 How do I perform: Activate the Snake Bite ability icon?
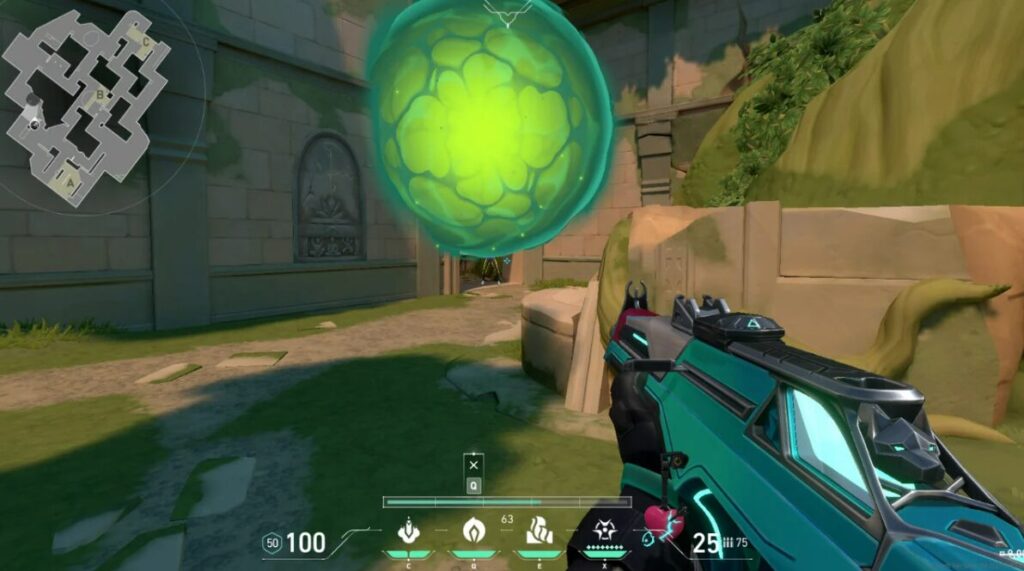coord(408,530)
